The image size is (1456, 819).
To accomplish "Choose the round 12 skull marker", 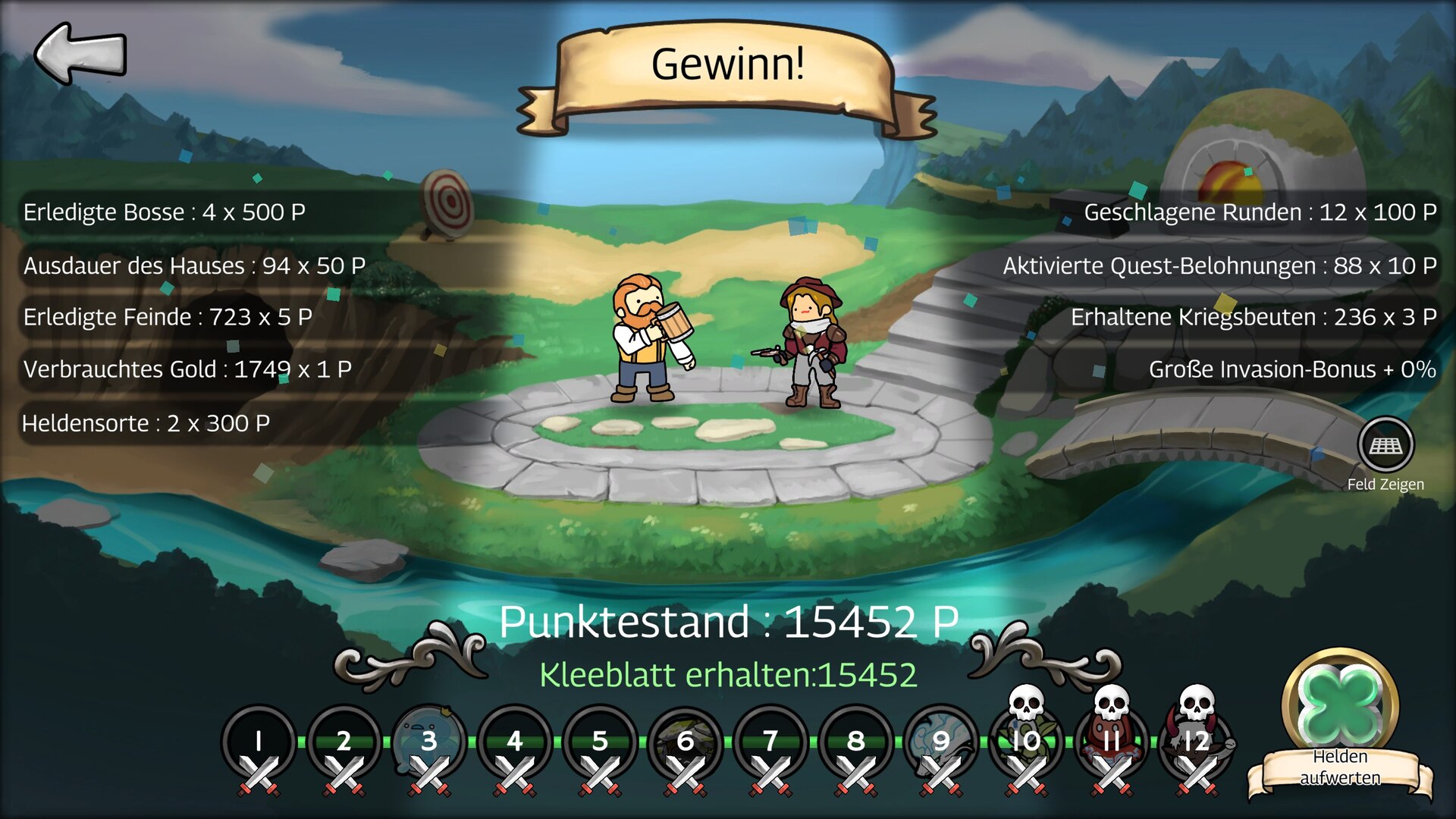I will pos(1197,739).
